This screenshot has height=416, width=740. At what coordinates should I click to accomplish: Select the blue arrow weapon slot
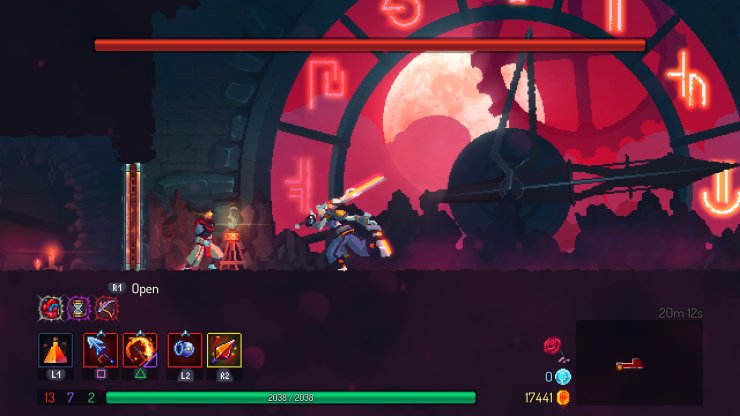click(x=101, y=350)
